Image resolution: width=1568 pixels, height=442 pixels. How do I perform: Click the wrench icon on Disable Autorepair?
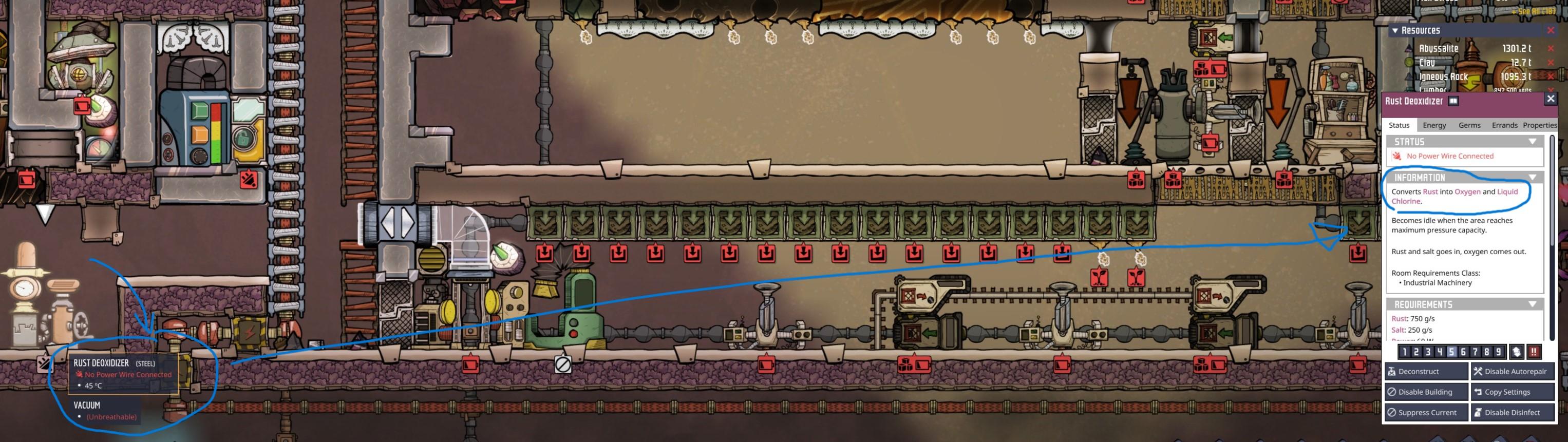click(x=1478, y=371)
